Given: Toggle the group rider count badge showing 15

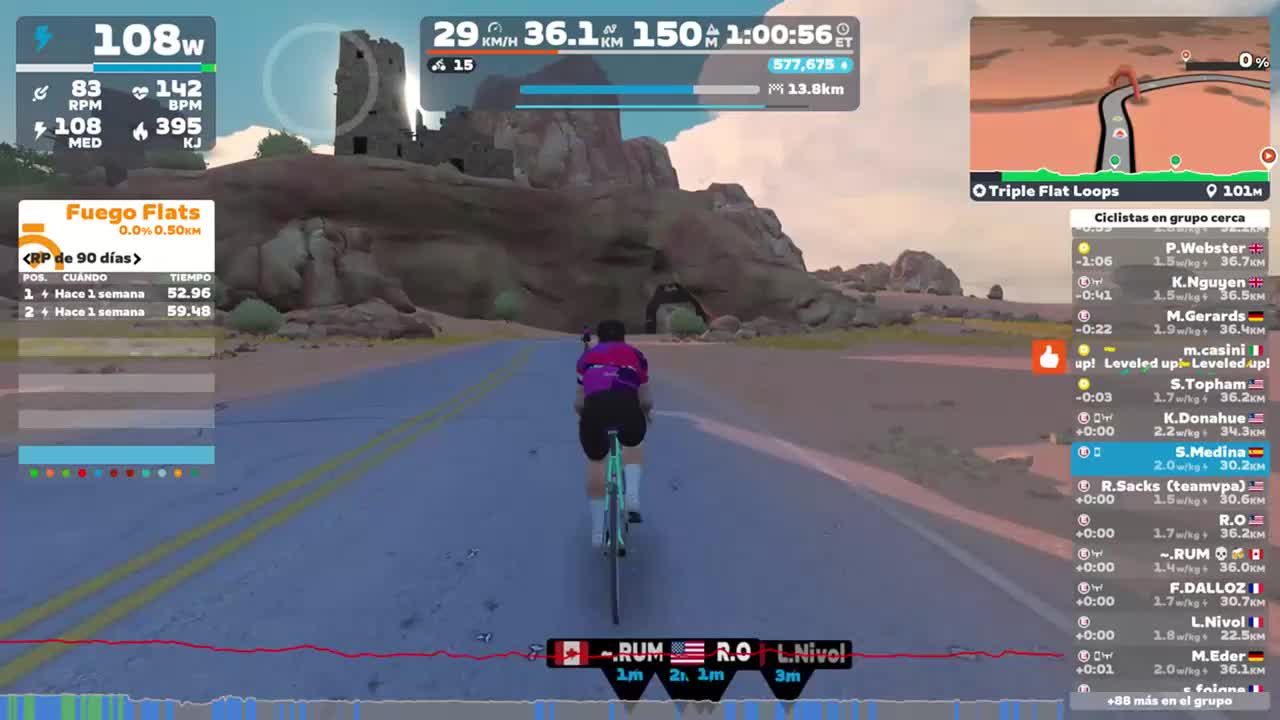Looking at the screenshot, I should [x=449, y=64].
